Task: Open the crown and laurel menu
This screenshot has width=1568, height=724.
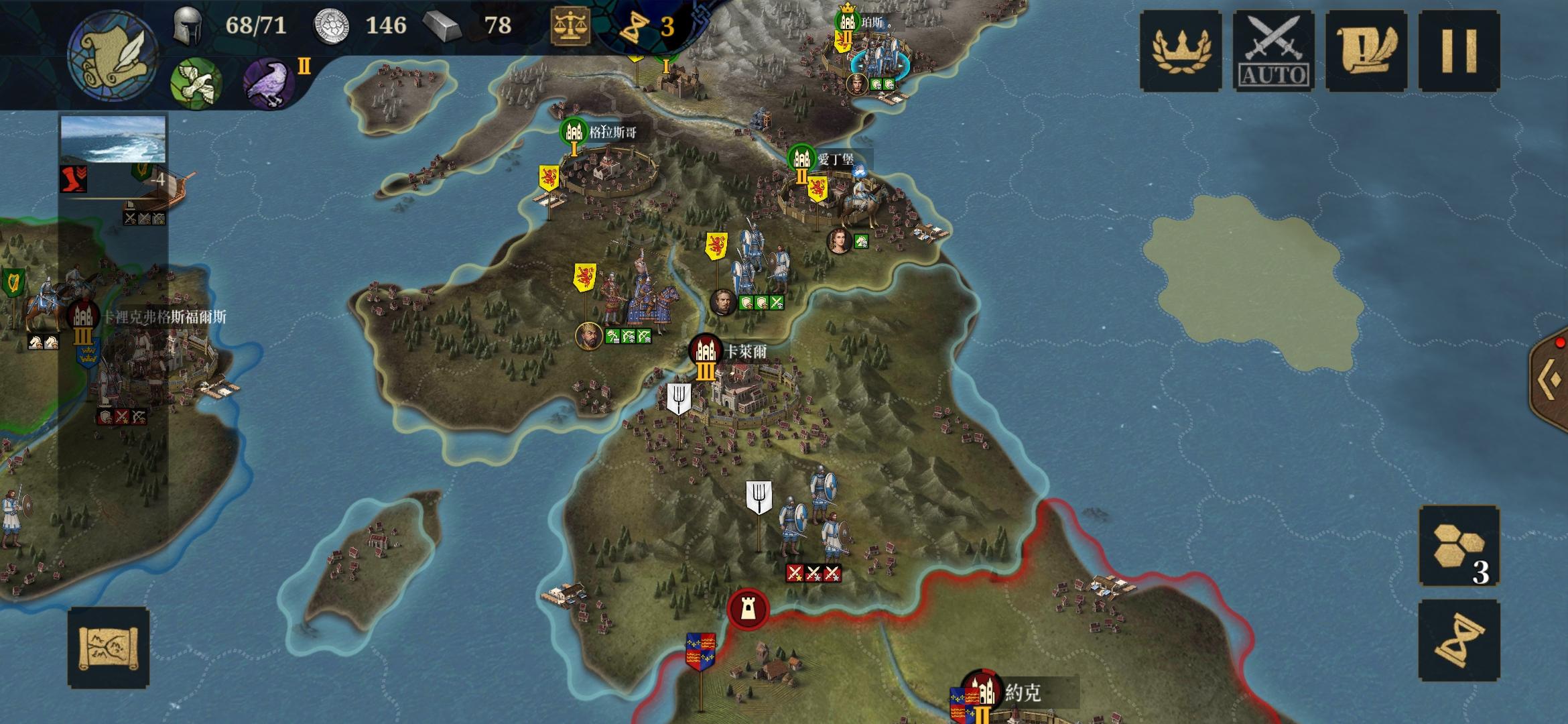Action: (1181, 51)
